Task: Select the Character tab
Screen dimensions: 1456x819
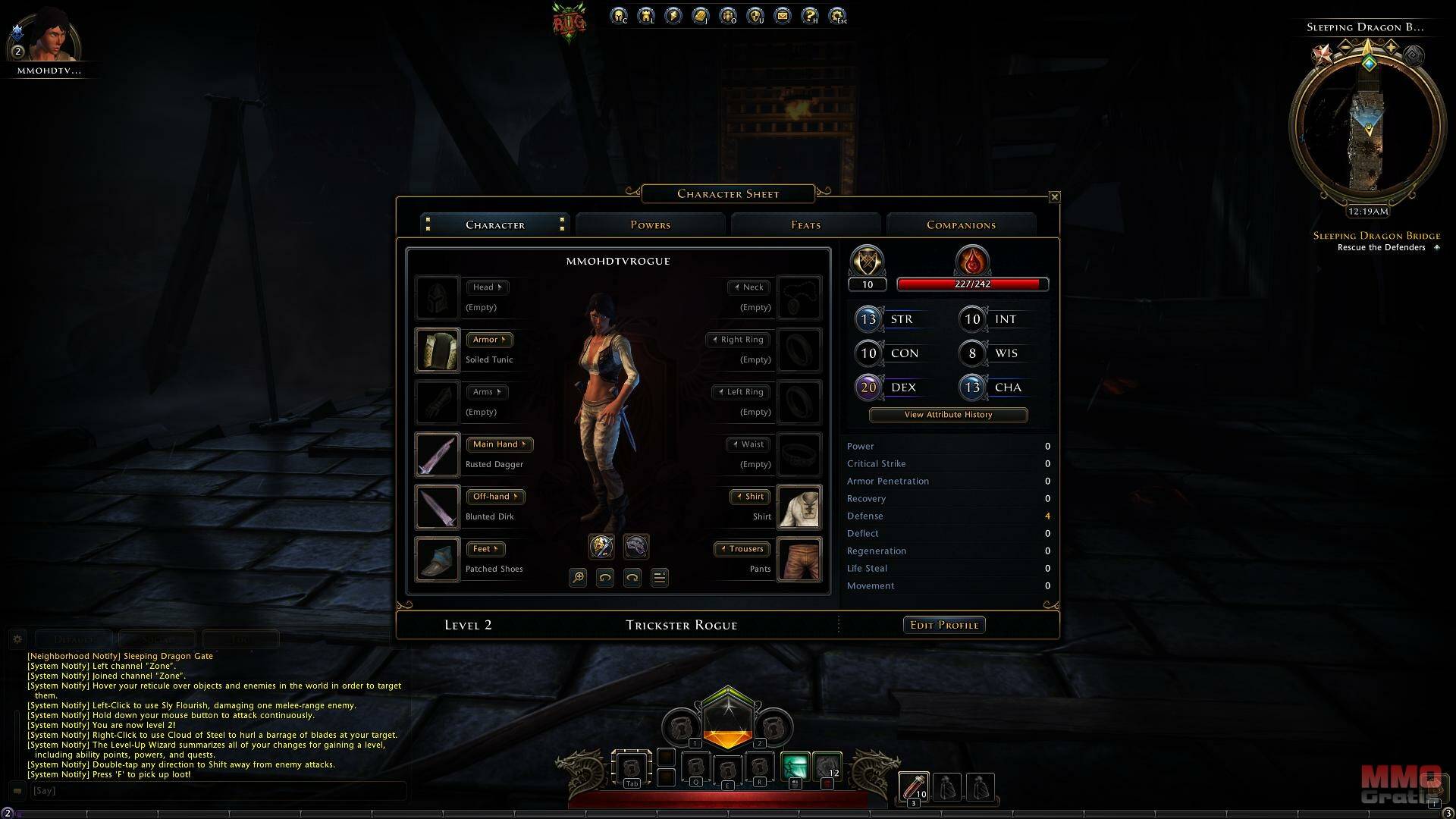Action: pyautogui.click(x=494, y=225)
